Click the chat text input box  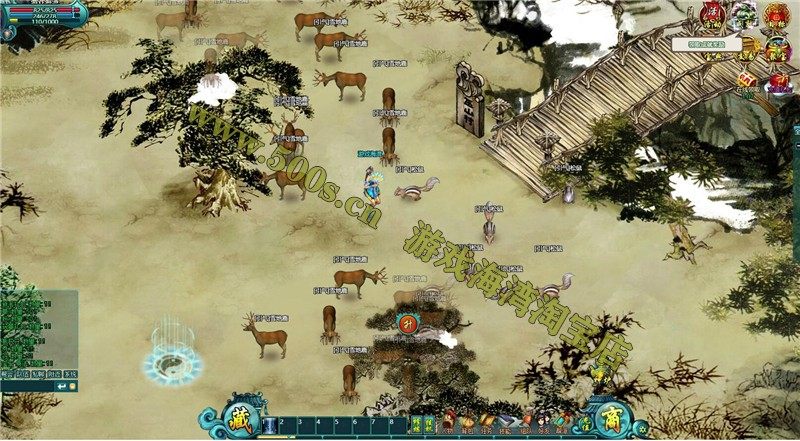(x=28, y=385)
